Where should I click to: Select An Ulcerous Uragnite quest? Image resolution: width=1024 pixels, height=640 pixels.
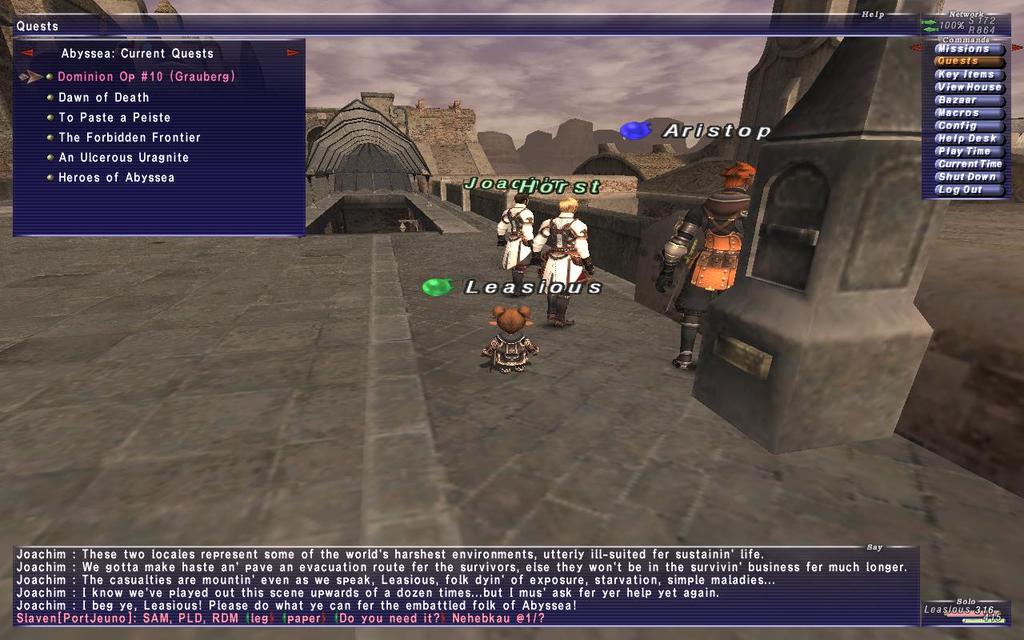(123, 157)
